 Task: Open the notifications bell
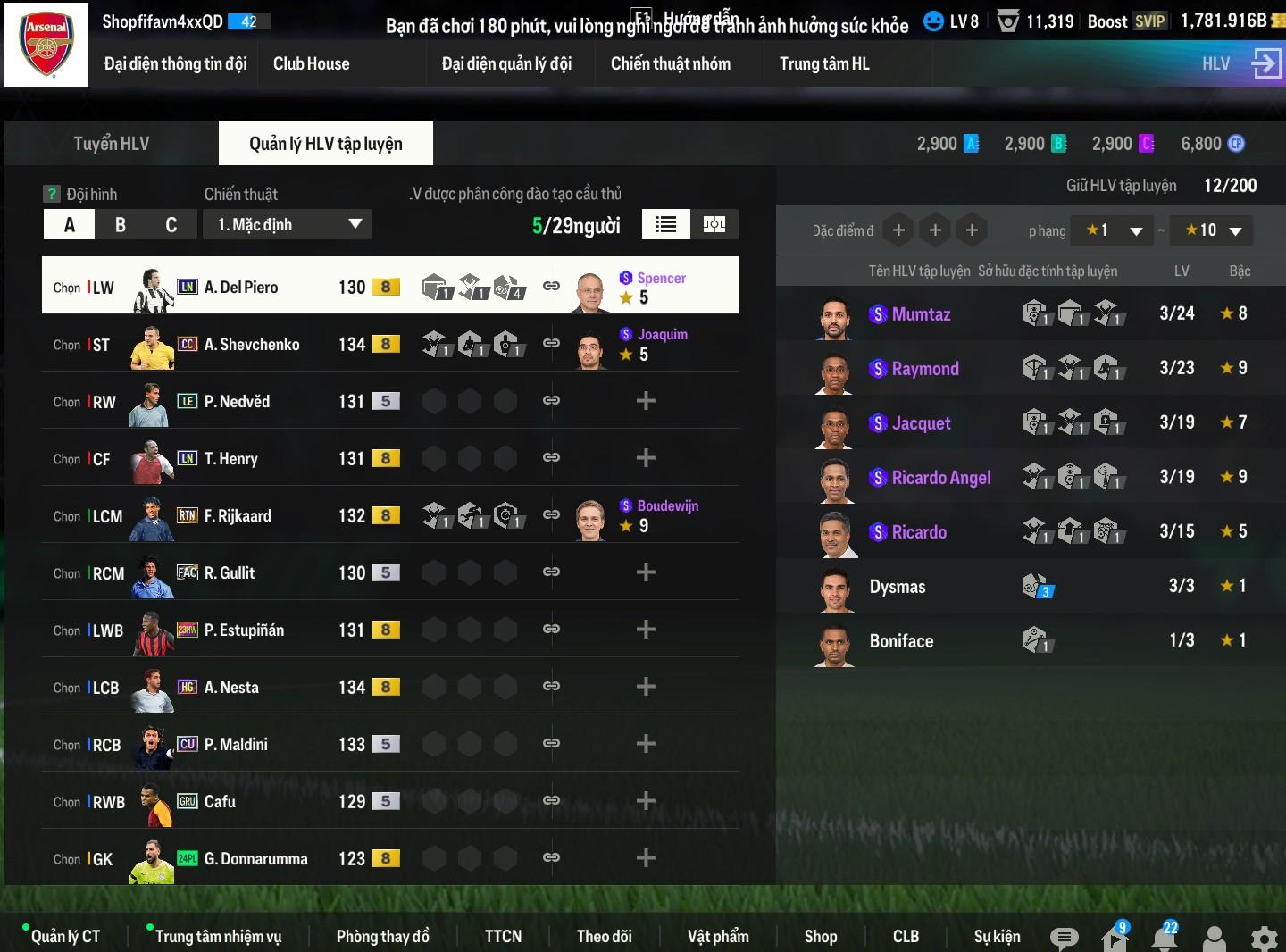[x=1164, y=938]
